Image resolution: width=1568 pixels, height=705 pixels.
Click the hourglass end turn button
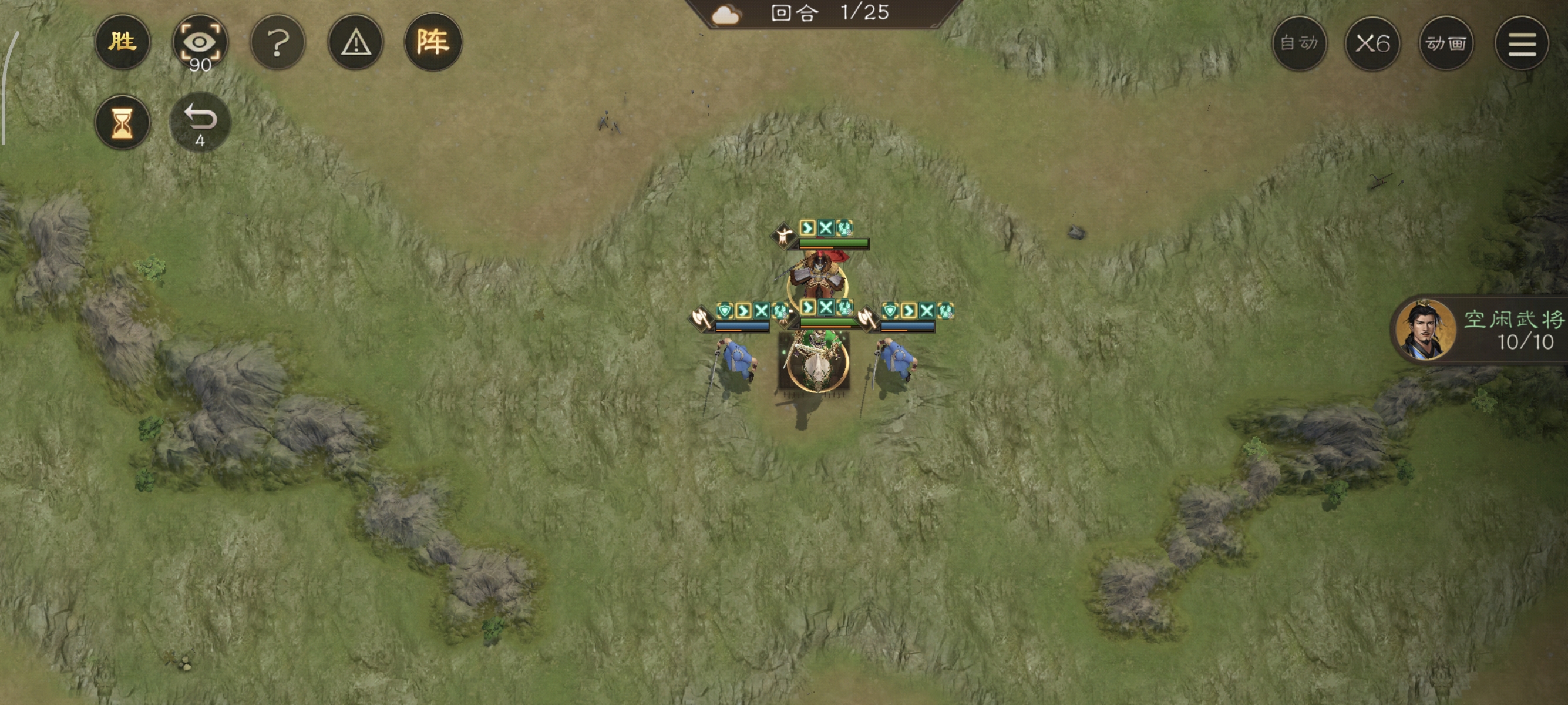click(x=122, y=122)
